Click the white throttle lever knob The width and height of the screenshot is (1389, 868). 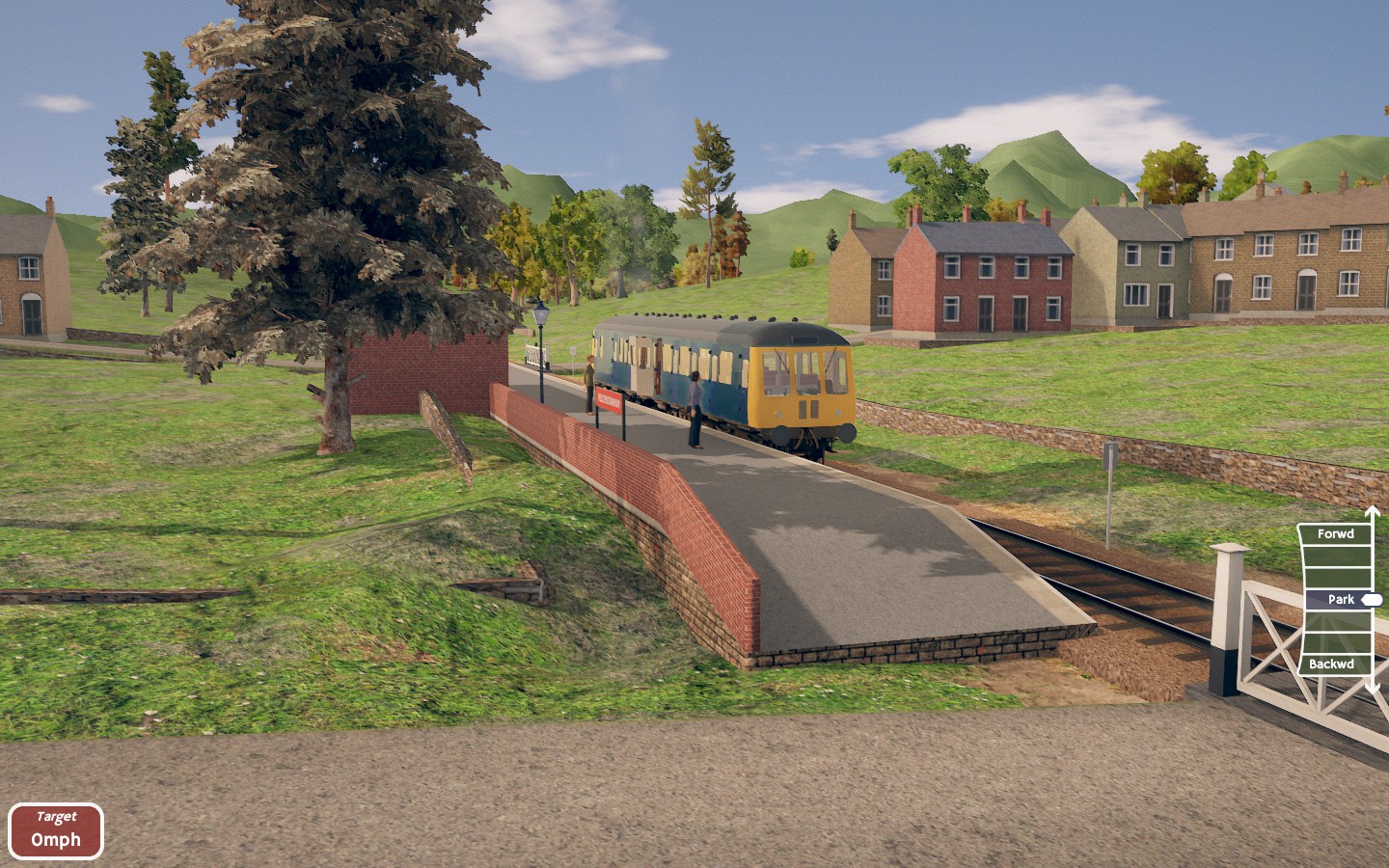(1372, 600)
